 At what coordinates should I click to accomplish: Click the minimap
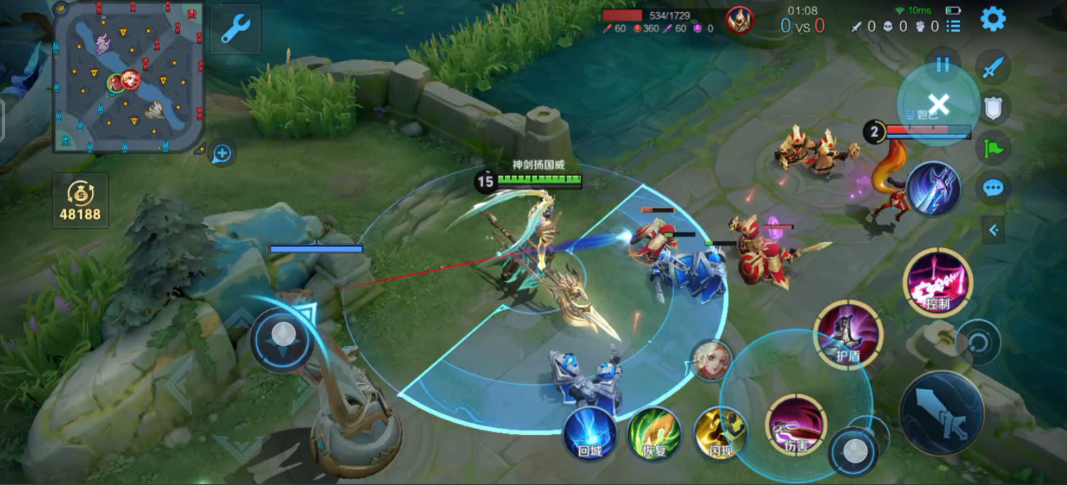(129, 76)
